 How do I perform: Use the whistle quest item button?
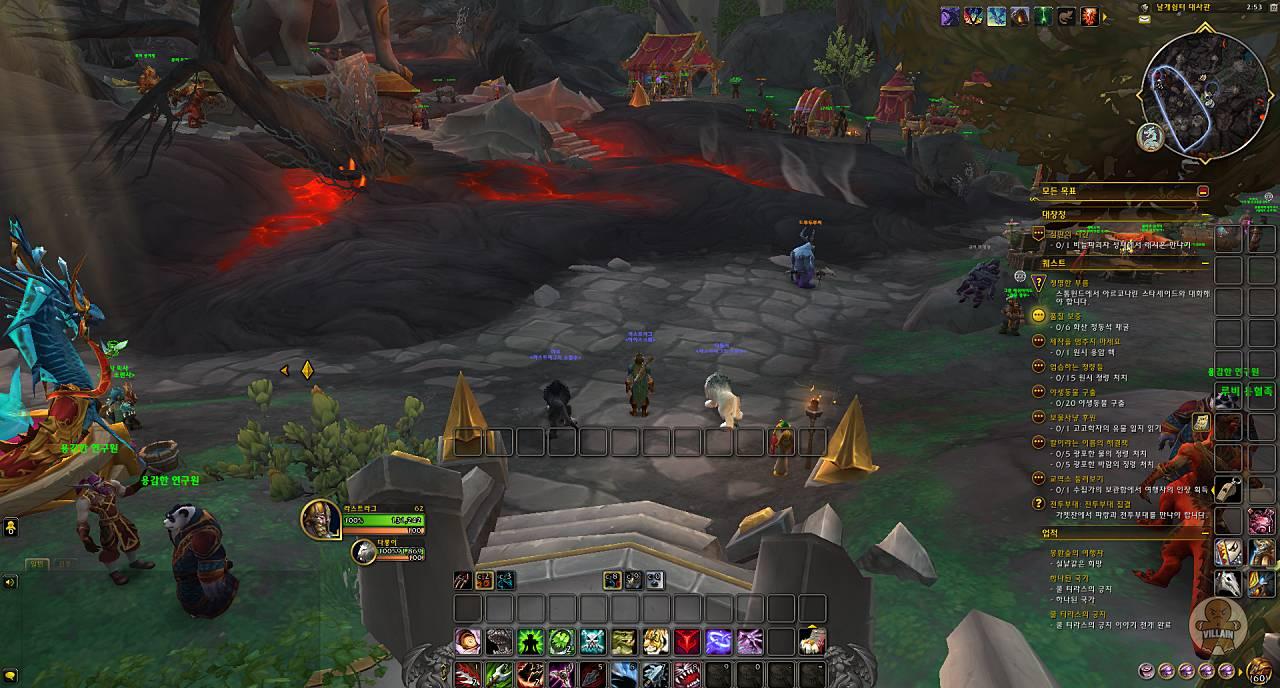tap(1229, 489)
